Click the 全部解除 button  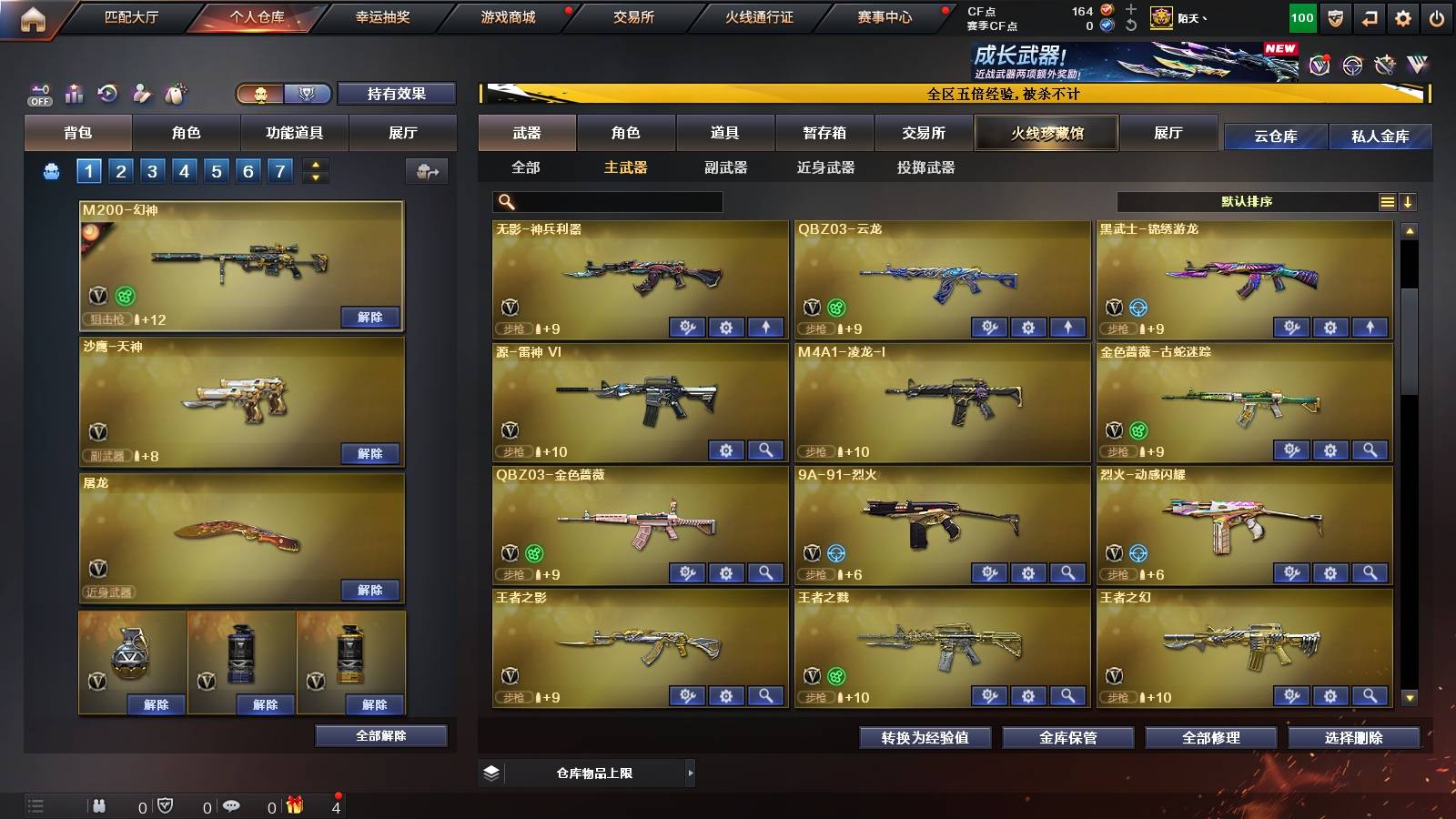pyautogui.click(x=380, y=735)
